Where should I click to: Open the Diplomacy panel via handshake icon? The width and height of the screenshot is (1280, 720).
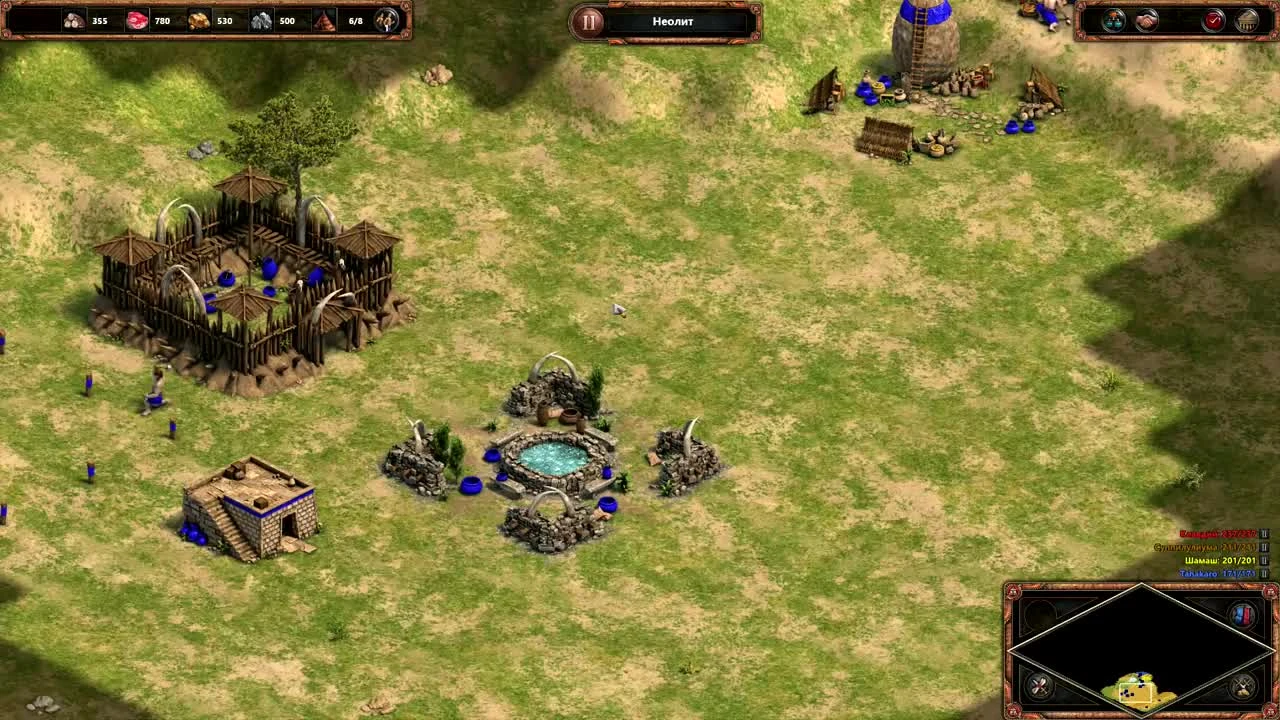pyautogui.click(x=1145, y=20)
